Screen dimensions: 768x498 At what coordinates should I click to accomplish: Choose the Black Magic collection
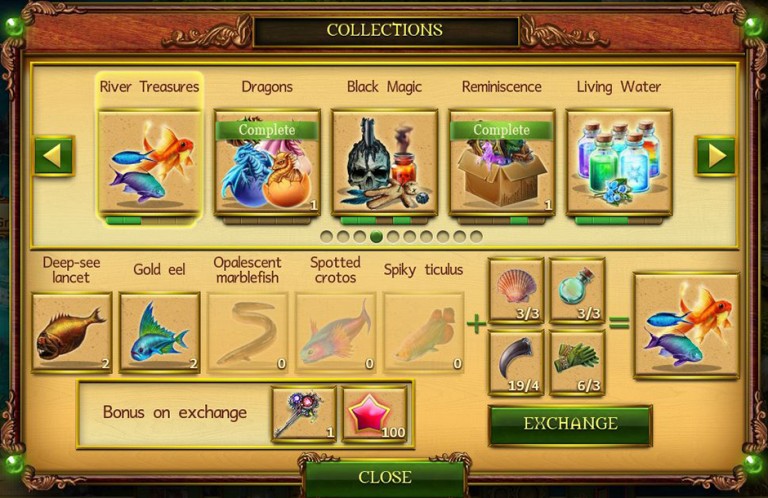click(384, 161)
